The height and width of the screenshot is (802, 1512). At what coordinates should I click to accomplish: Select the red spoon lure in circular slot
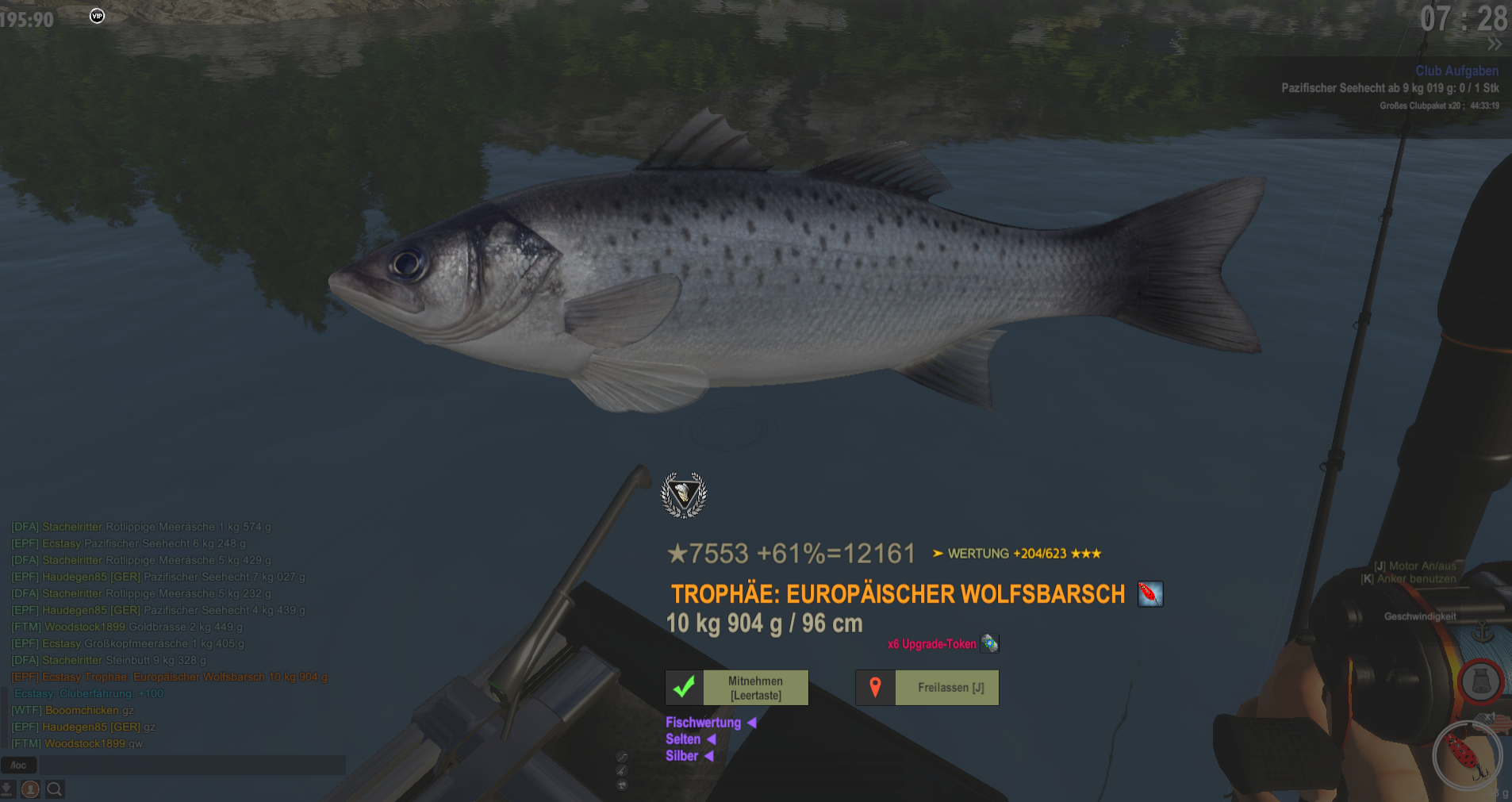[x=1467, y=756]
